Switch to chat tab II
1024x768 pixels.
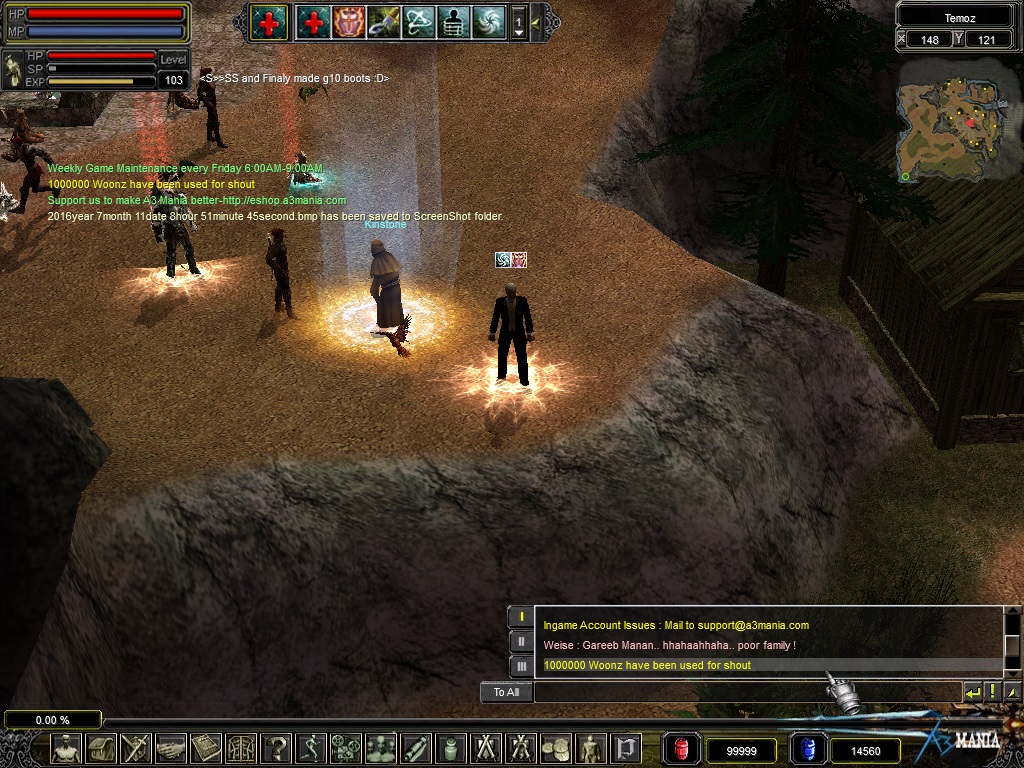(521, 642)
